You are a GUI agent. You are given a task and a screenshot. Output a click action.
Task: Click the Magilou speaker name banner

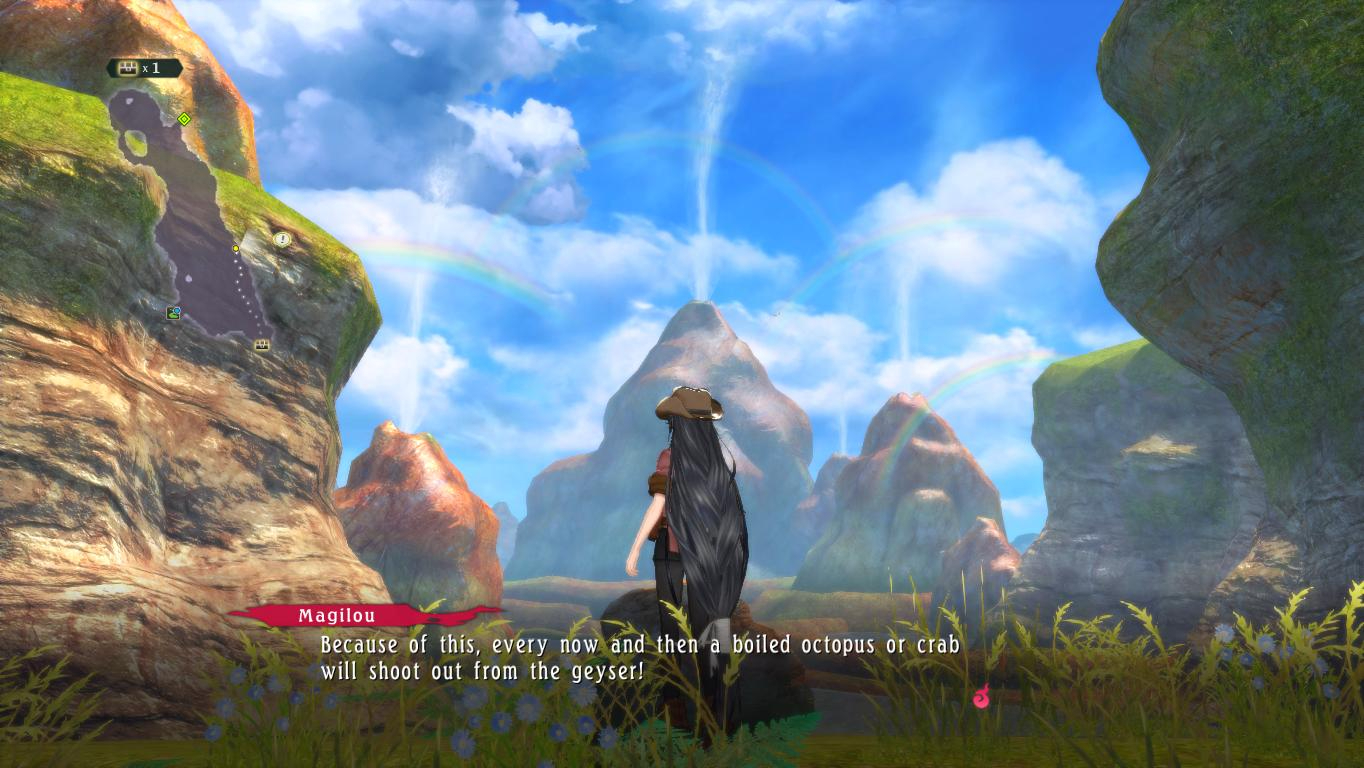tap(337, 616)
